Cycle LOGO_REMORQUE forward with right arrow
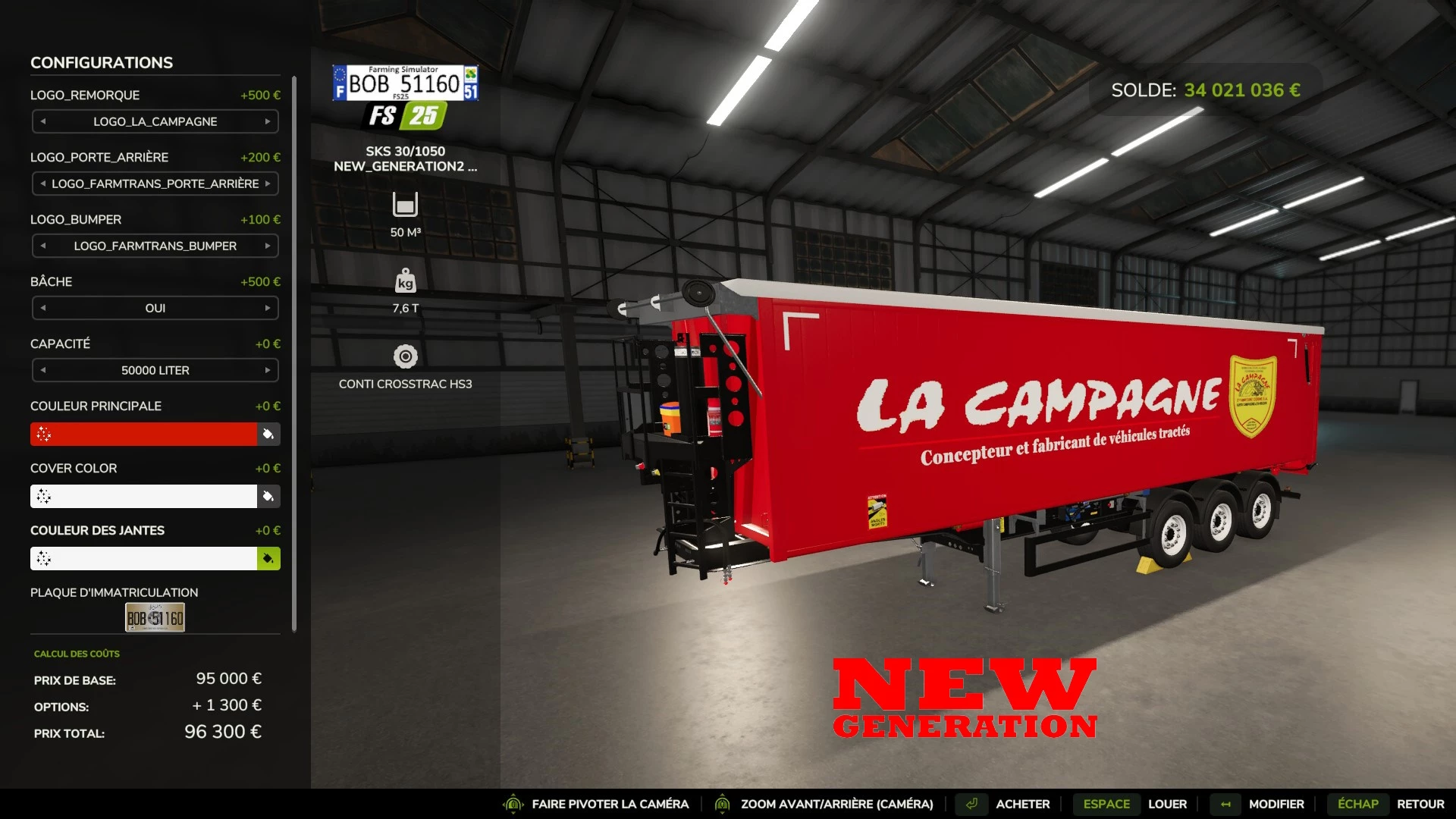Viewport: 1456px width, 819px height. (x=268, y=121)
